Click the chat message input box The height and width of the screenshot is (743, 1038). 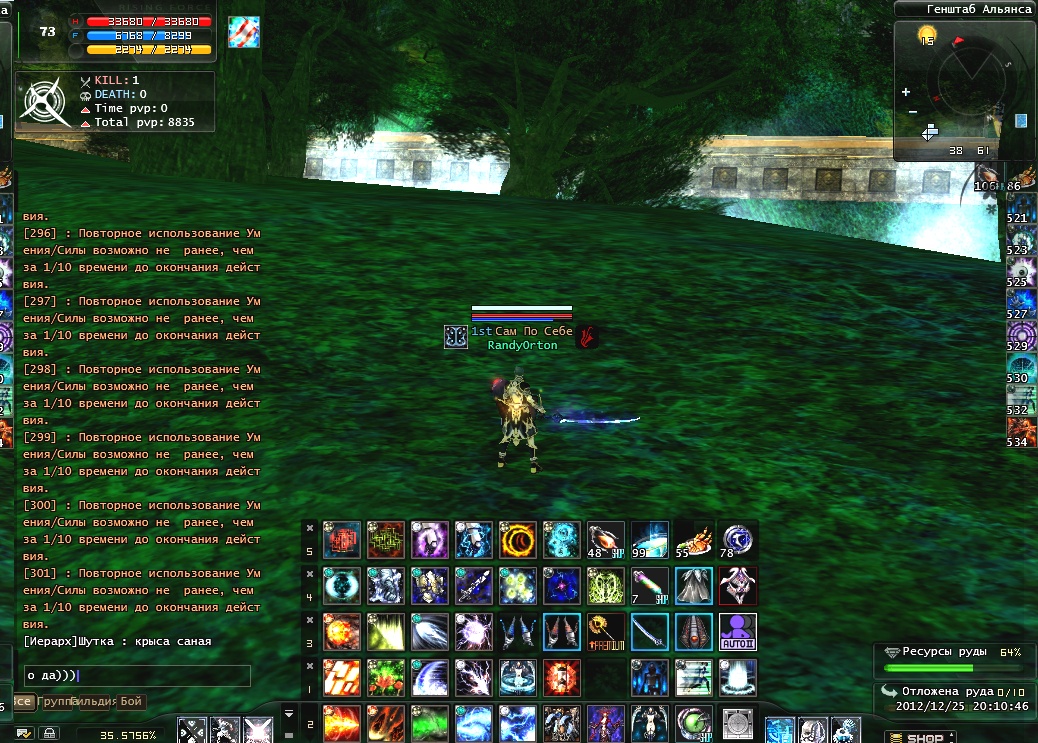[137, 676]
